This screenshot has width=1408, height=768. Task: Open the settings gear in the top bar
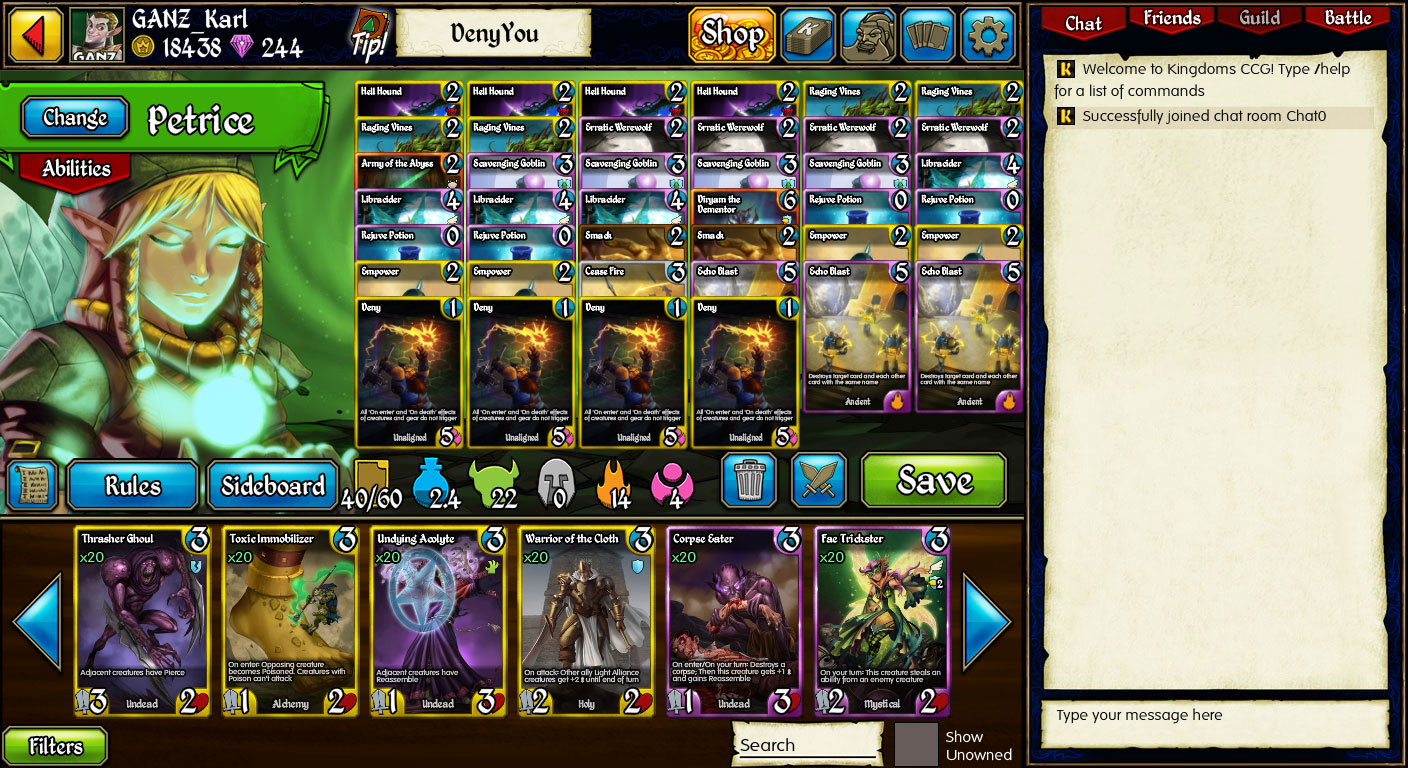click(988, 34)
